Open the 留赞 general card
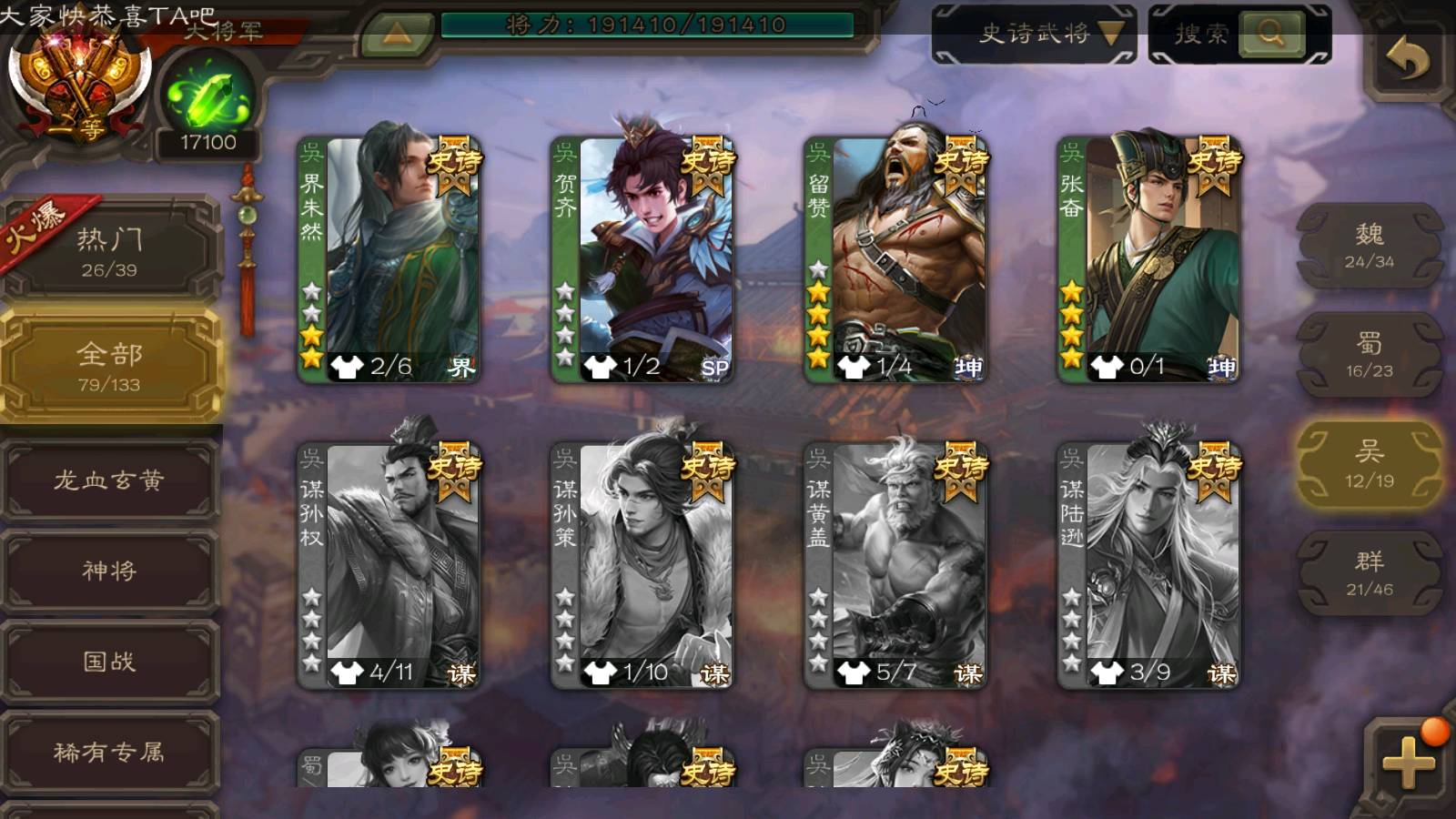 [x=895, y=259]
